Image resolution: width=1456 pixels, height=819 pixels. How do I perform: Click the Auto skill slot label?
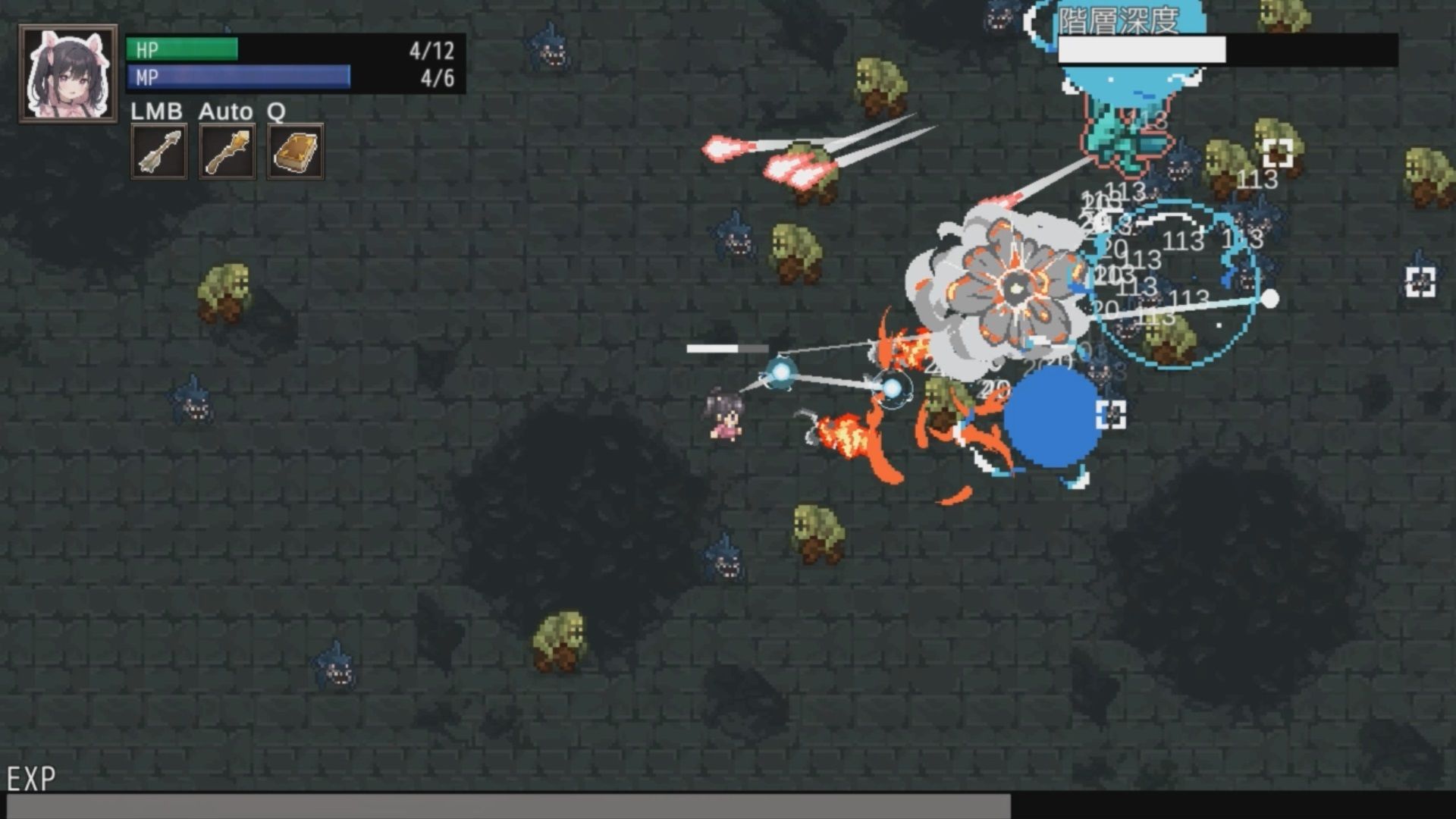pos(225,111)
